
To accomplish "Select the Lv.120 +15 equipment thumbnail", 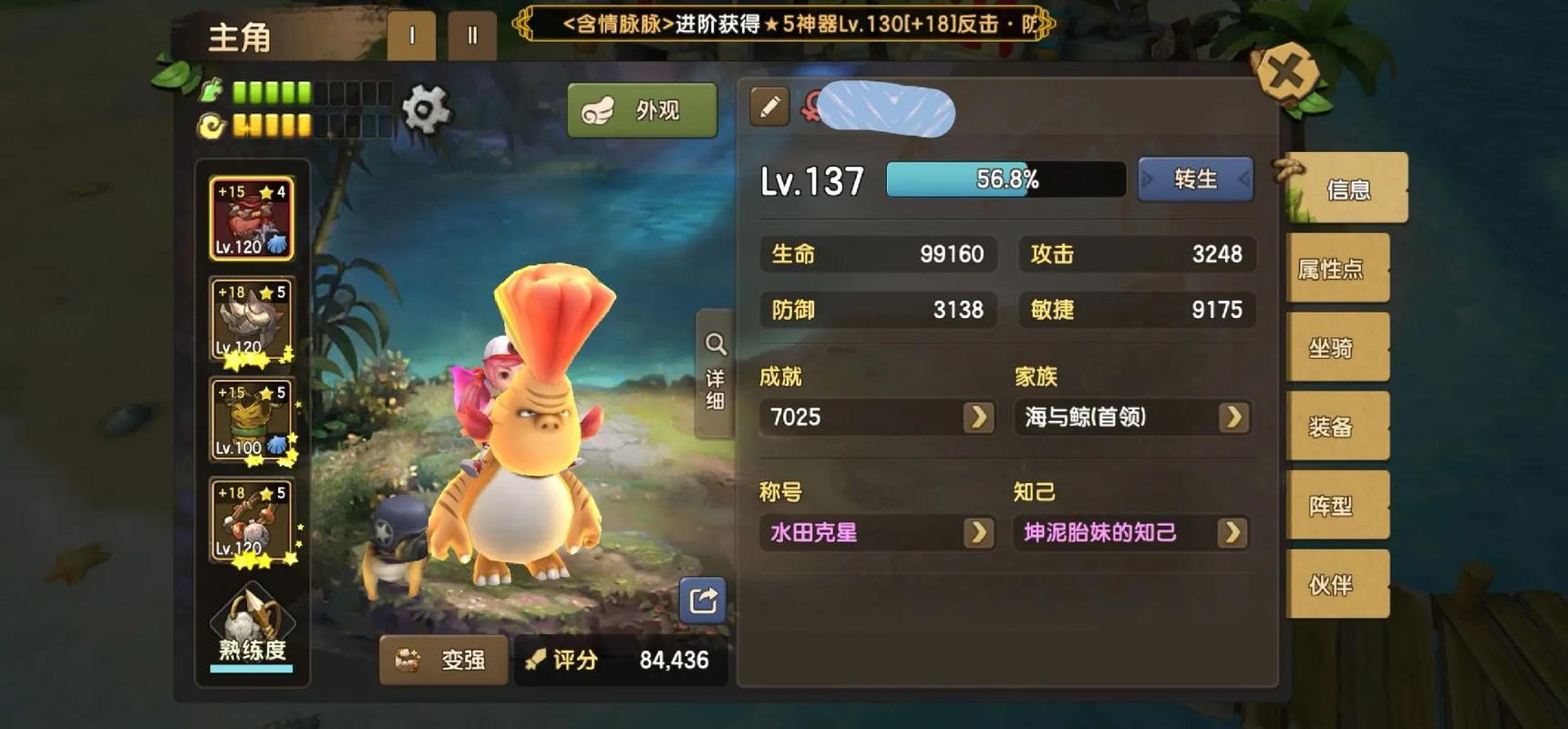I will tap(253, 219).
